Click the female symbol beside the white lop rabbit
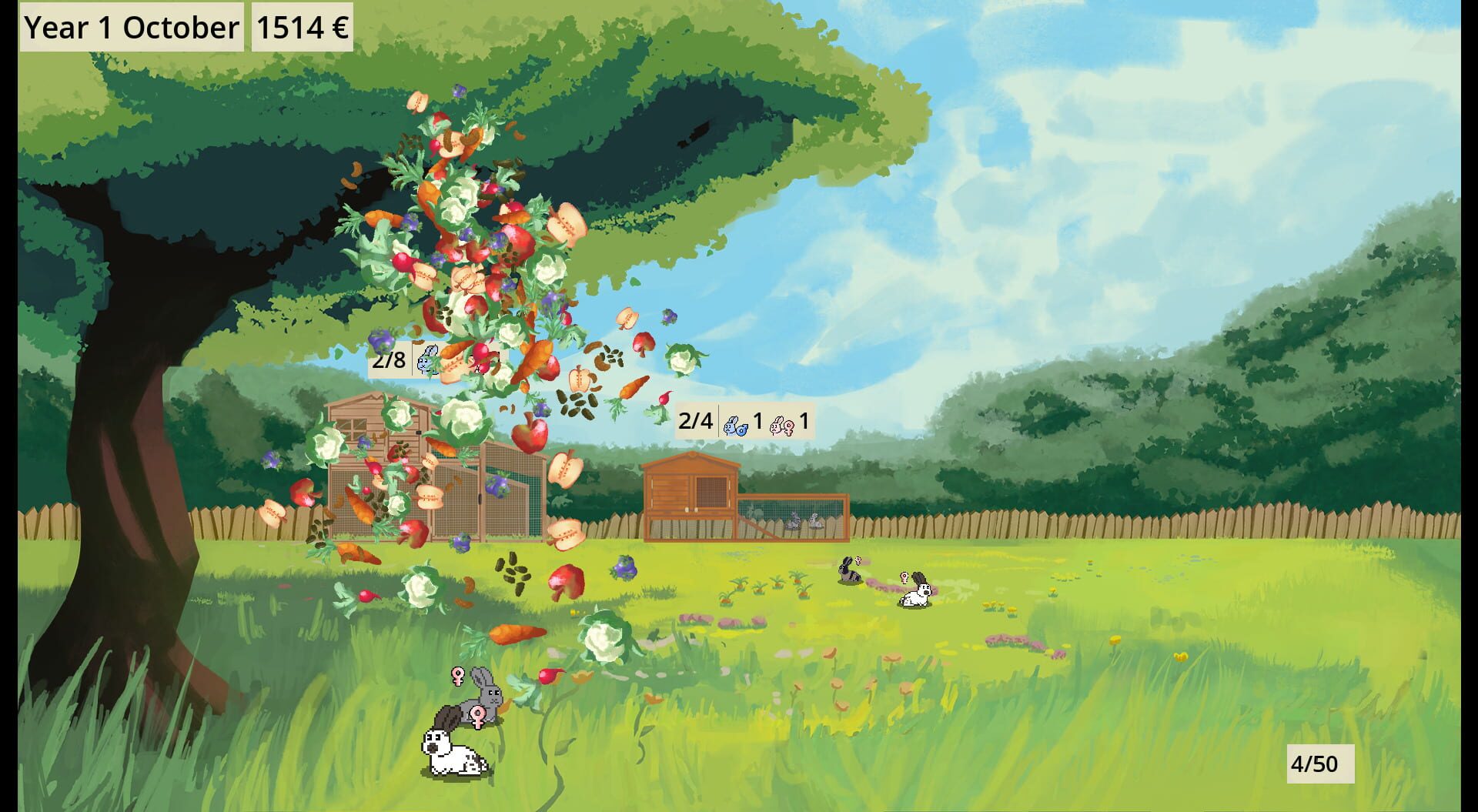This screenshot has height=812, width=1478. click(x=477, y=718)
